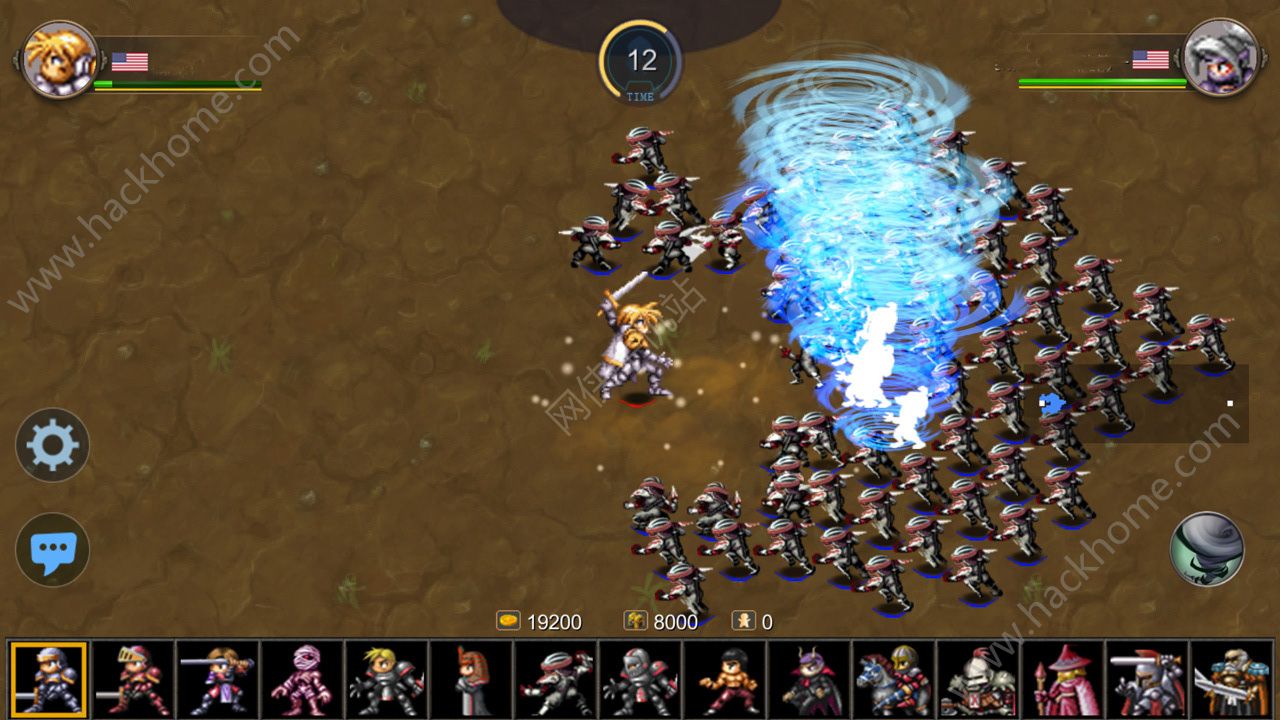
Task: Choose the pharaoh headdress unit
Action: [471, 680]
